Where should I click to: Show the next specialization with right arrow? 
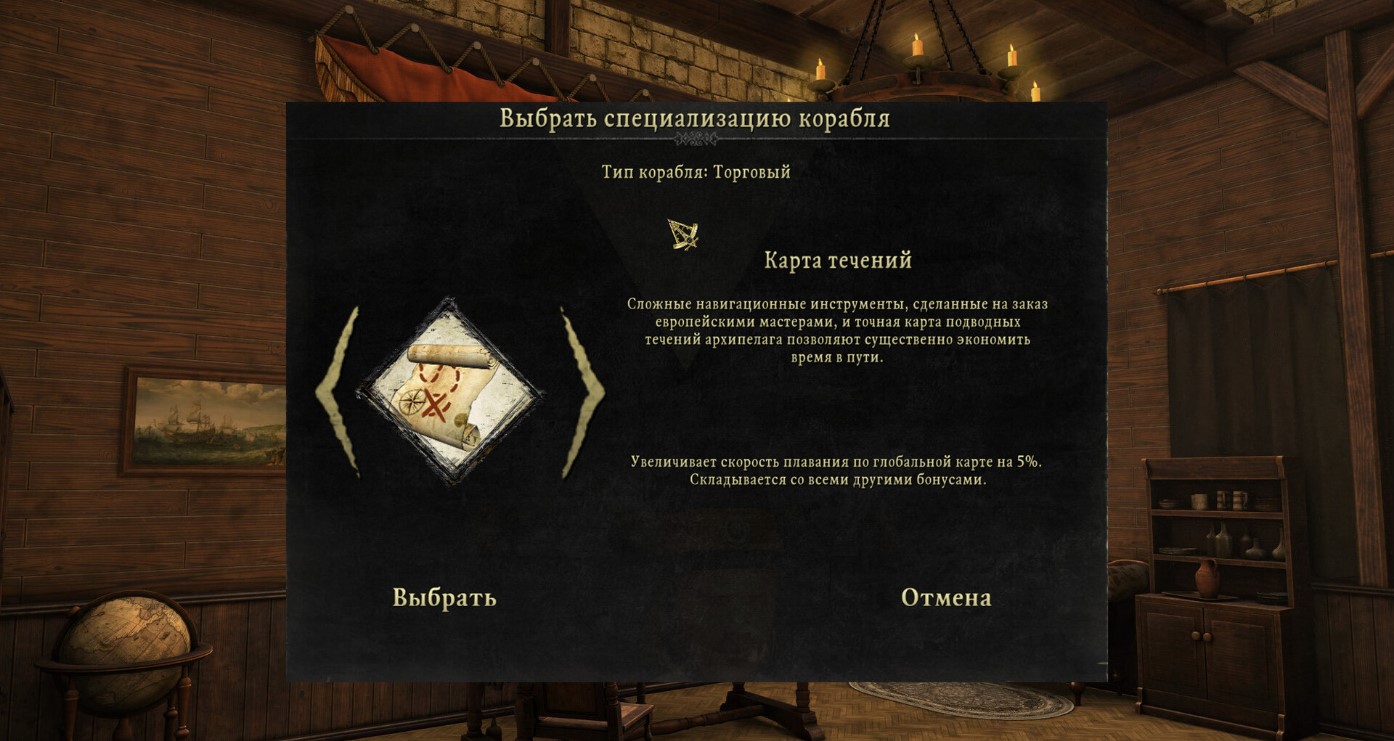tap(582, 391)
